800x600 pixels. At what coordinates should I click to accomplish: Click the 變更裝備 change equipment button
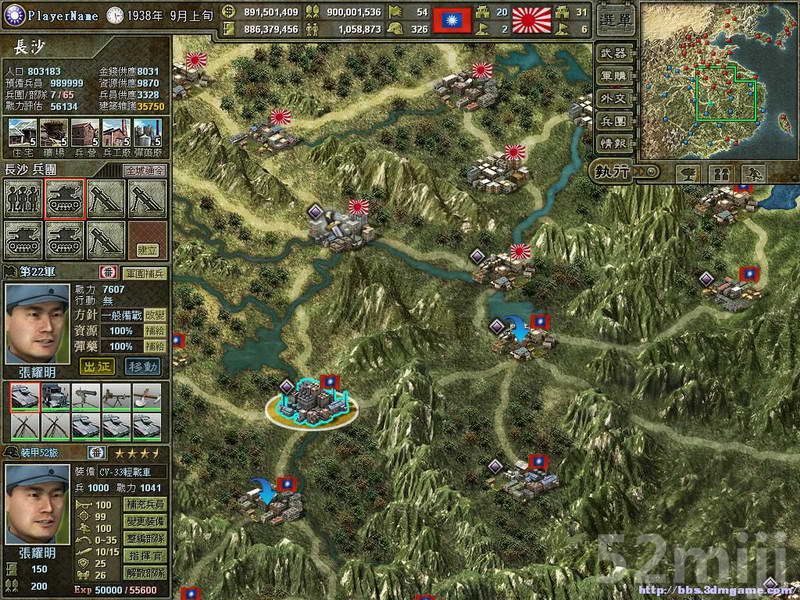[144, 522]
